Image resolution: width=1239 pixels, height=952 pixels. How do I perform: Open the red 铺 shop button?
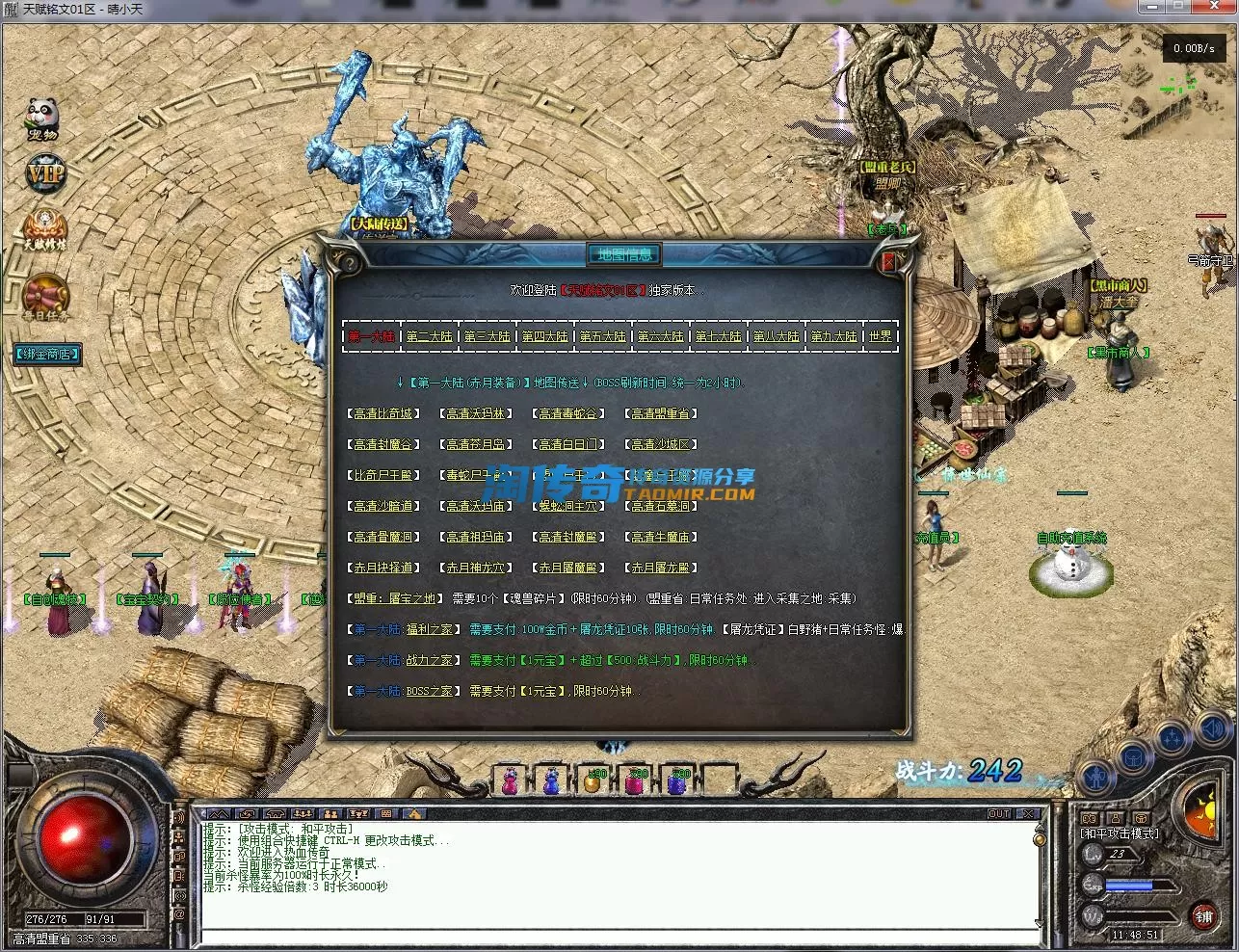[1203, 916]
